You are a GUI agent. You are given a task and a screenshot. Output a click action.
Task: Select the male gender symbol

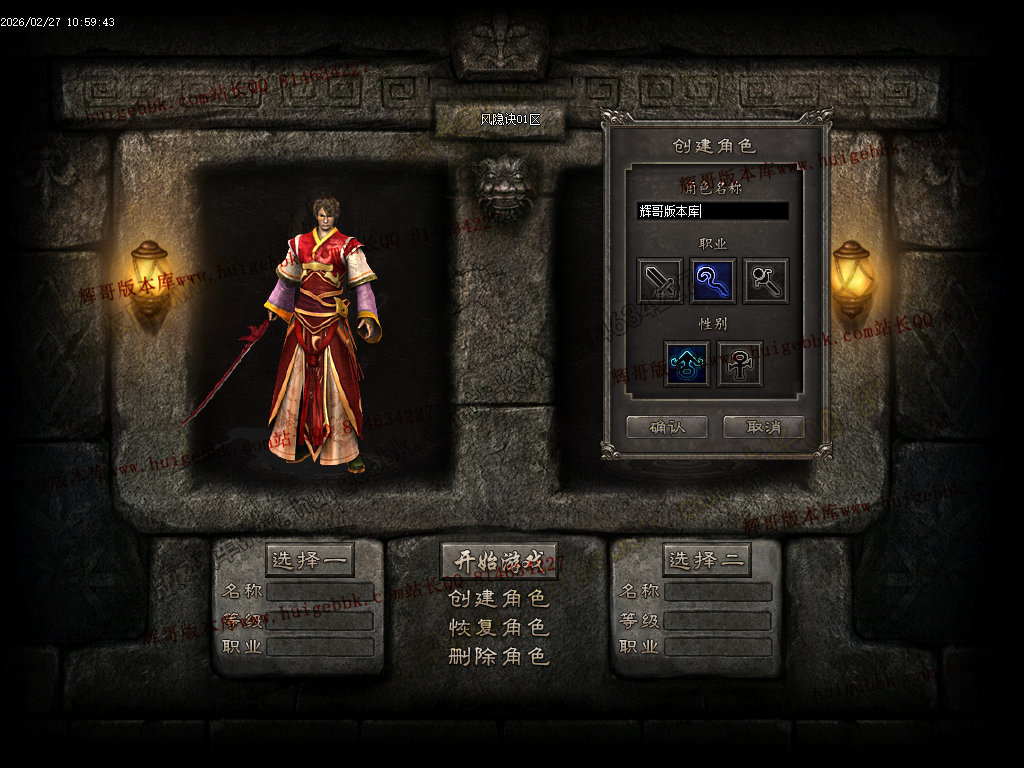(687, 363)
